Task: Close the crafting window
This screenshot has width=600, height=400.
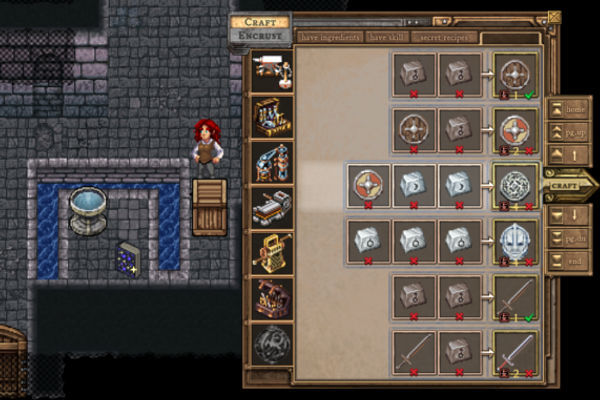Action: point(554,17)
